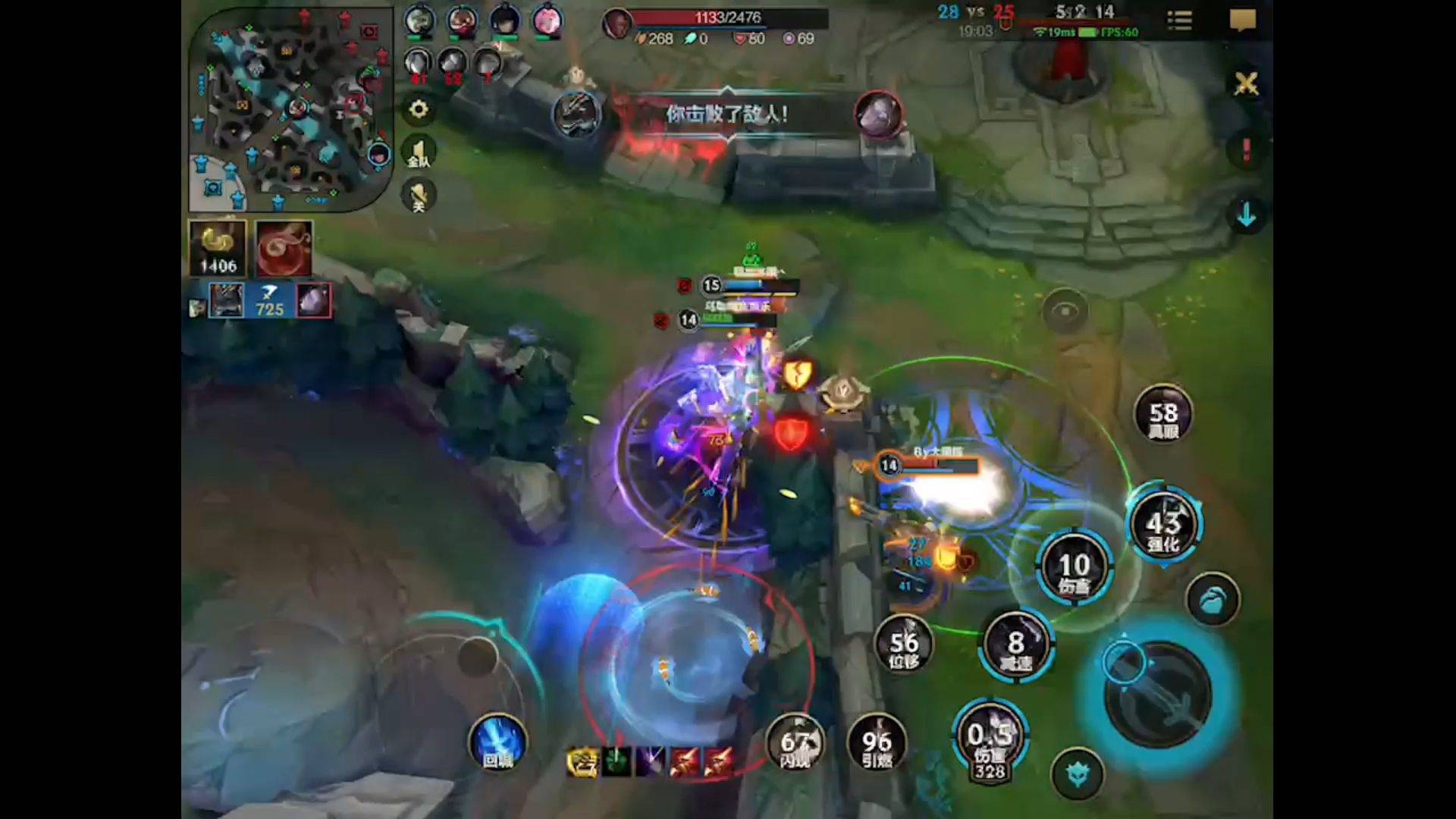The height and width of the screenshot is (819, 1456).
Task: Open the scoreboard list icon
Action: [x=1179, y=20]
